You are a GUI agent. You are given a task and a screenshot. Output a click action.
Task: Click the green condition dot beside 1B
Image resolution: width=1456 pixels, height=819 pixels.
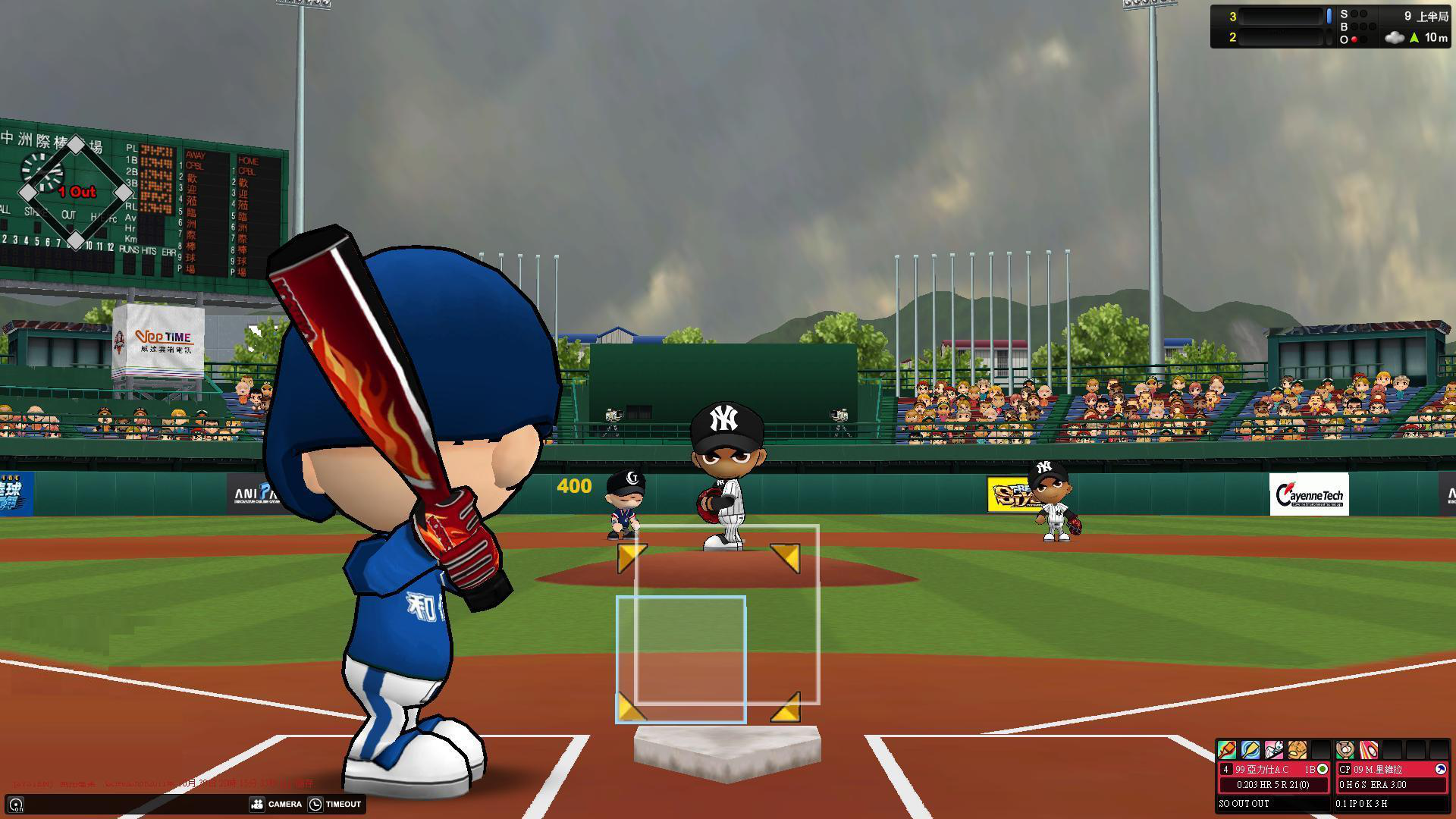click(x=1323, y=769)
